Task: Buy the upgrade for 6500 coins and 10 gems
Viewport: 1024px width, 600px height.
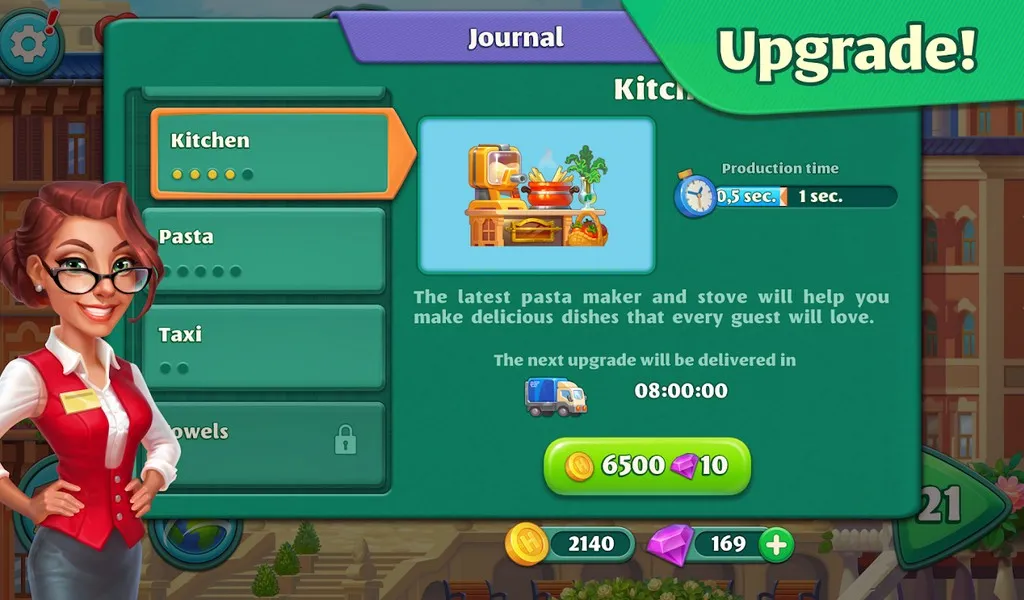Action: point(647,465)
